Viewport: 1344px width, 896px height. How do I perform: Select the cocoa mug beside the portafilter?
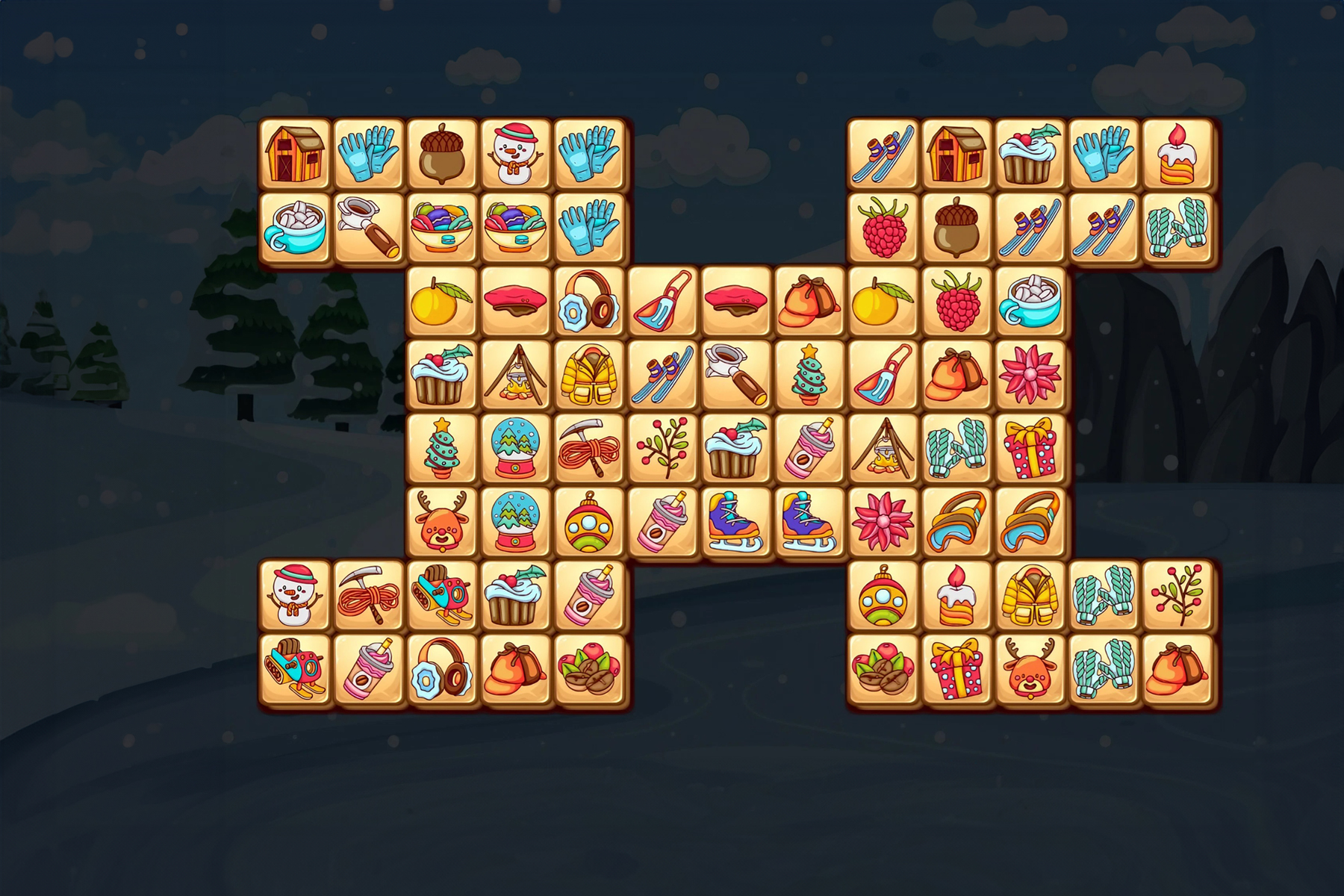(295, 227)
